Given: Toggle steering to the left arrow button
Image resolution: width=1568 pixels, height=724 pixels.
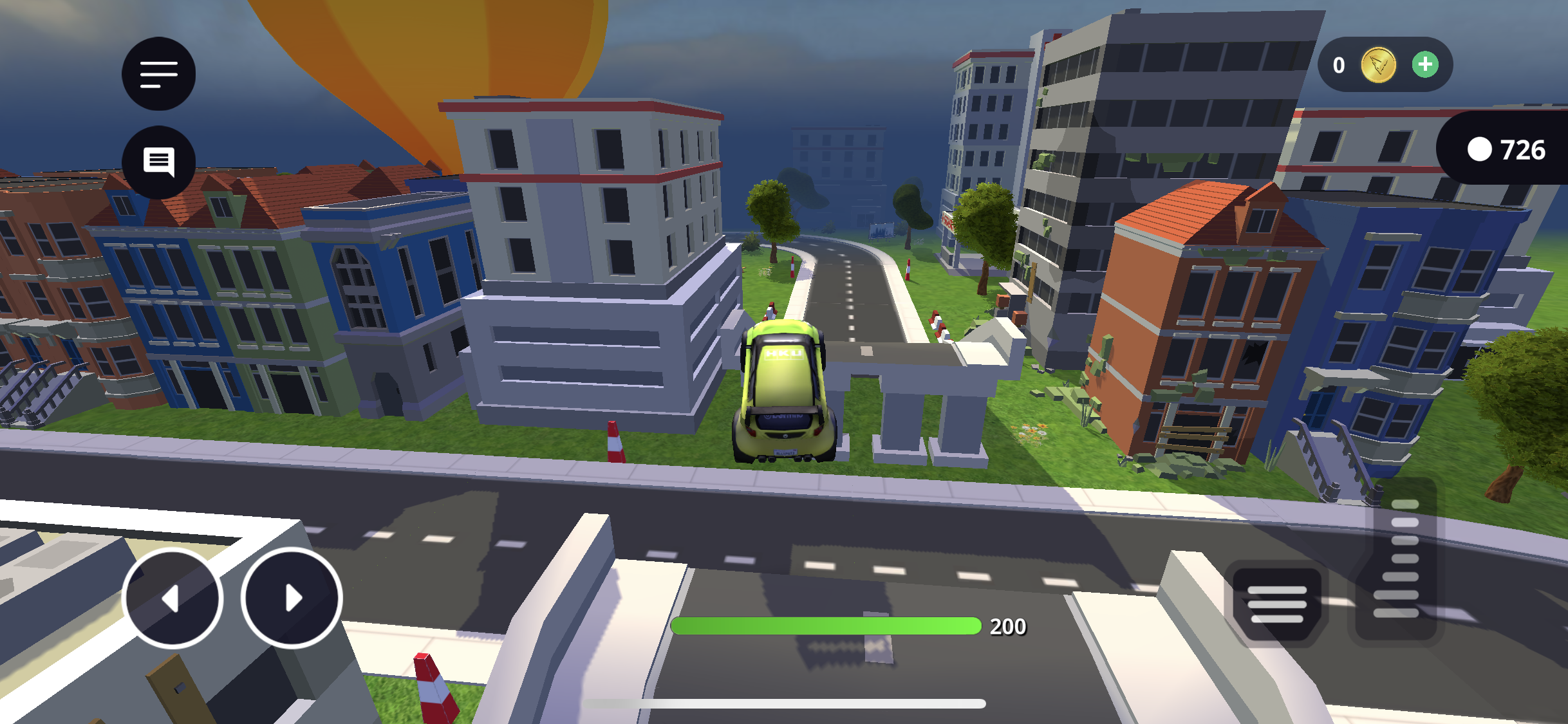Looking at the screenshot, I should [172, 599].
